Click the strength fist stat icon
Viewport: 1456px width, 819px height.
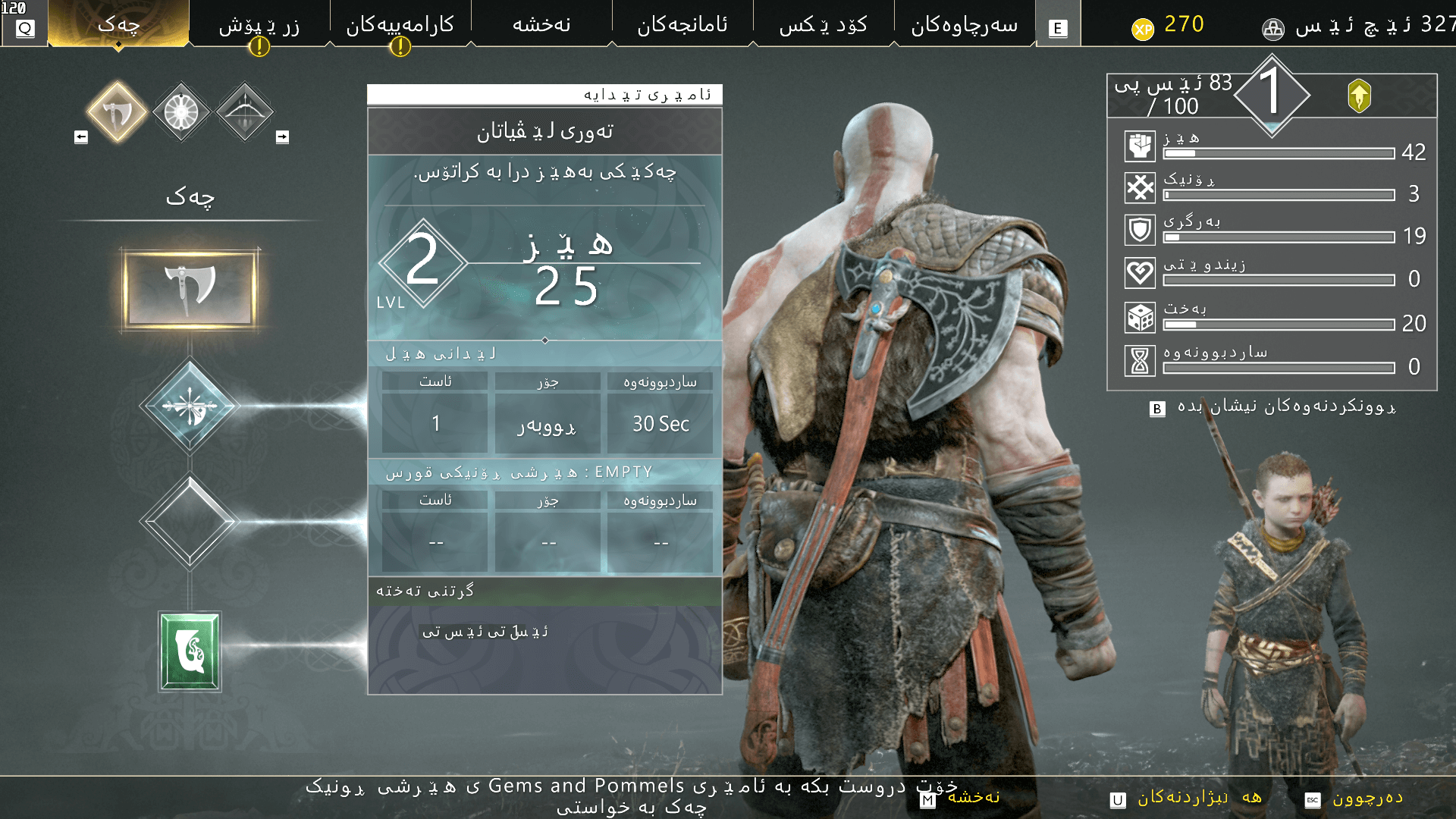coord(1139,146)
